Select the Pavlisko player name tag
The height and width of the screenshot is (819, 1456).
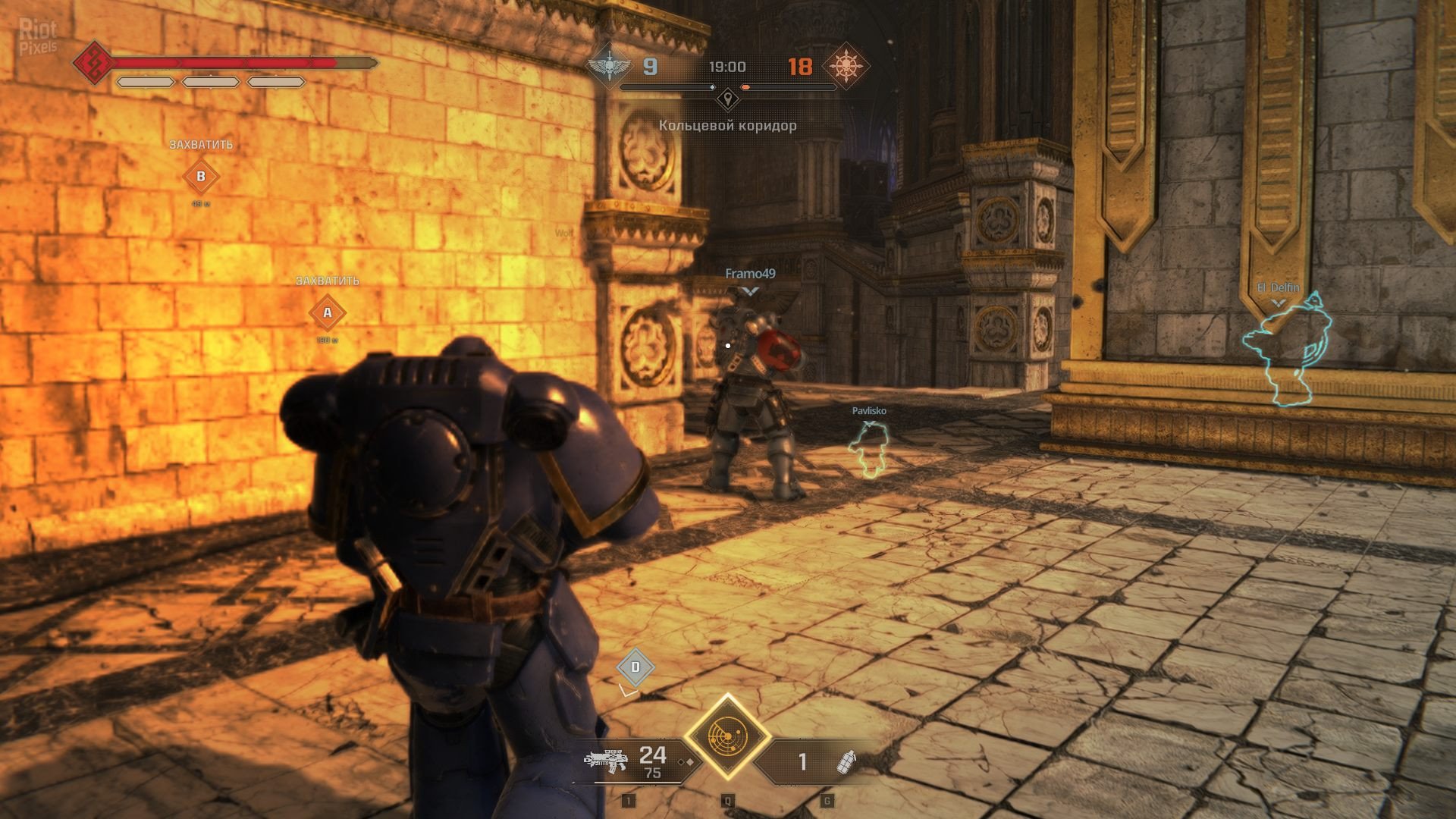[869, 411]
